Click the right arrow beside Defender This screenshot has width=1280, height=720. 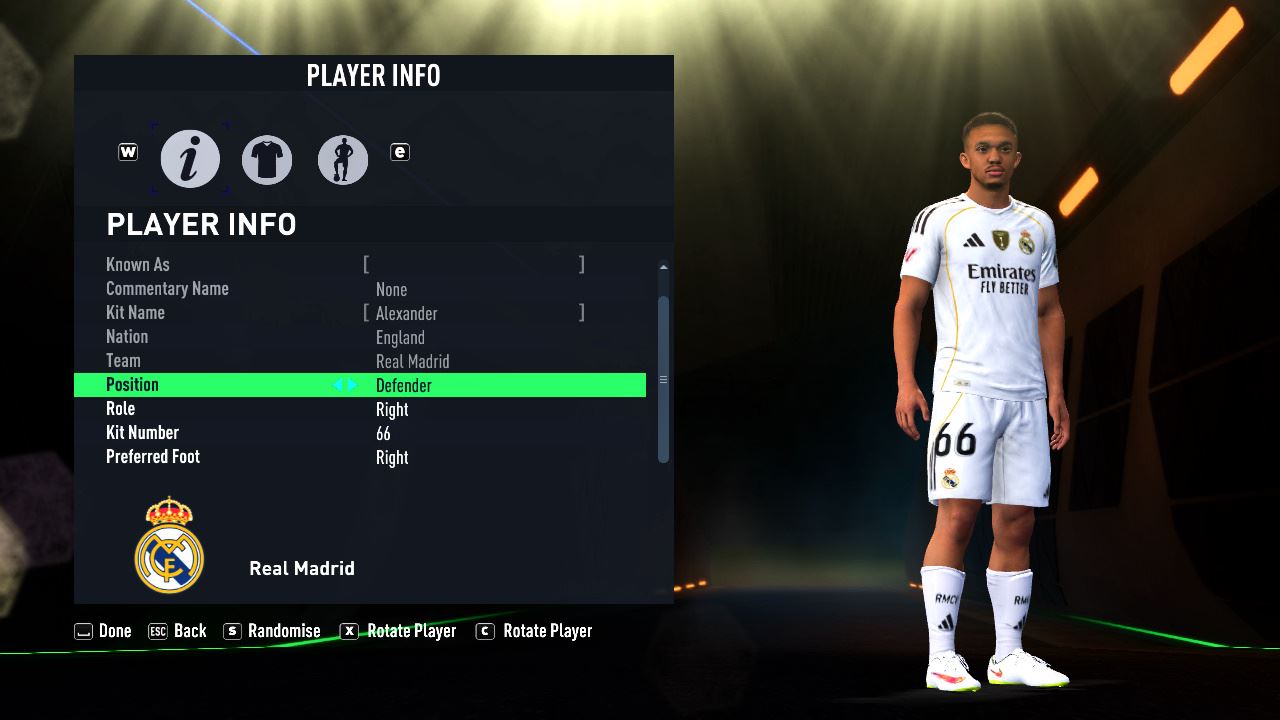tap(352, 385)
